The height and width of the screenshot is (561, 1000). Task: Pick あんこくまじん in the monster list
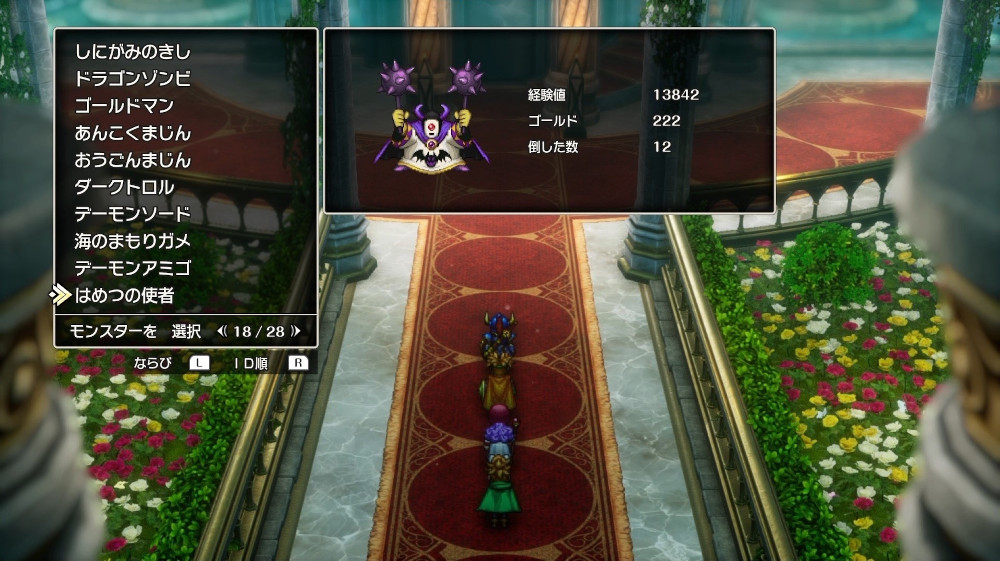tap(132, 133)
